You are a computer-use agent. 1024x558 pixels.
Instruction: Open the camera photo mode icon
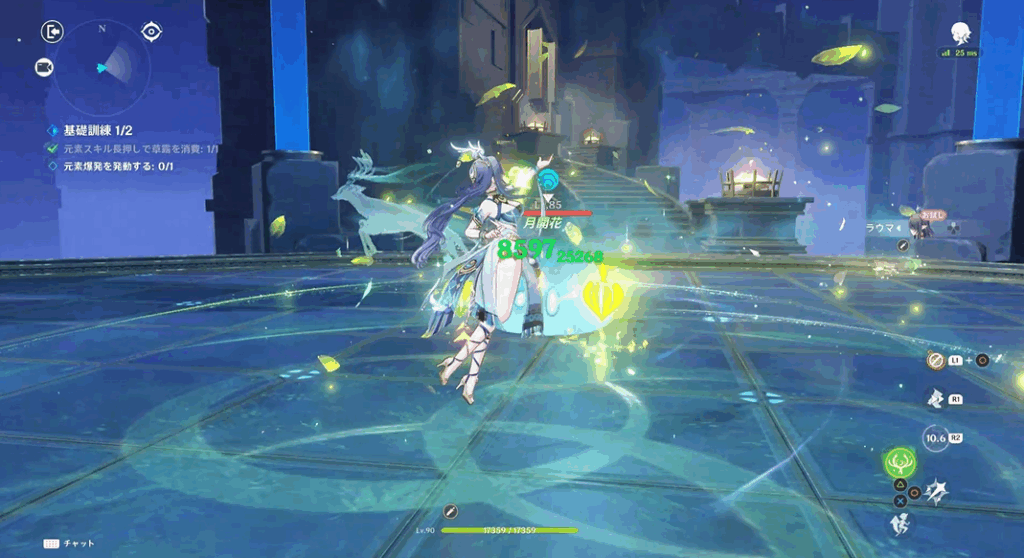(44, 67)
